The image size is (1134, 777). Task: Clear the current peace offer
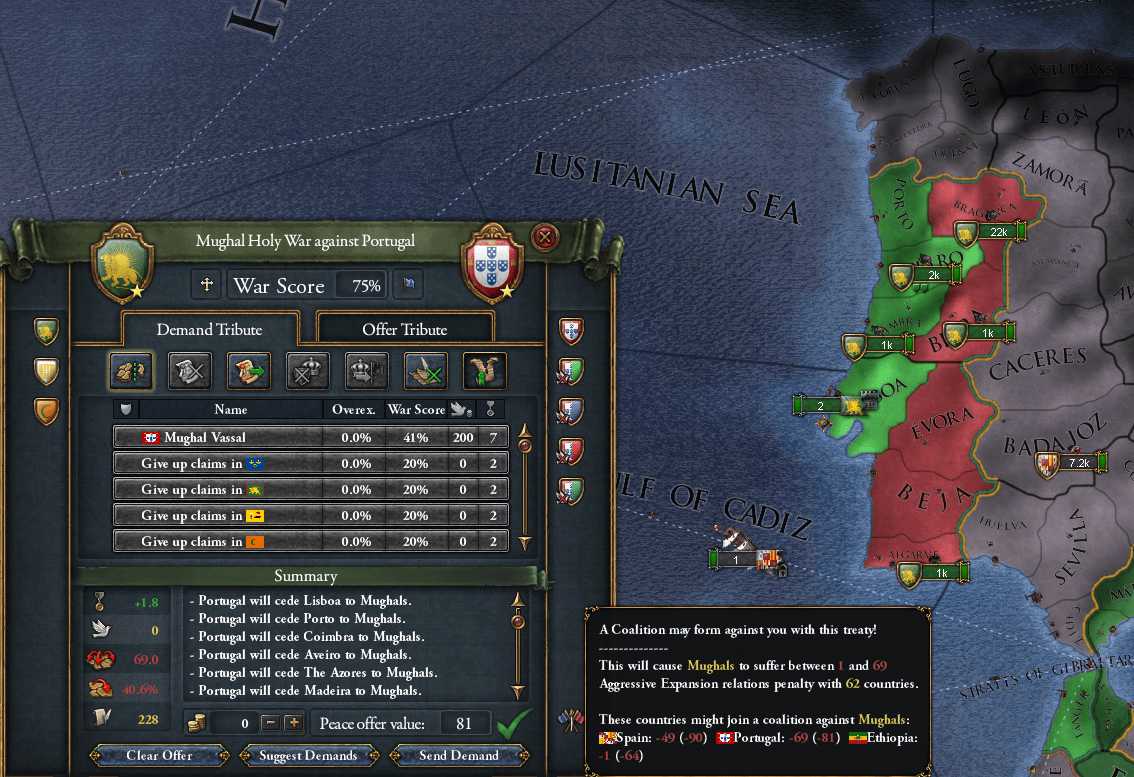pos(159,755)
